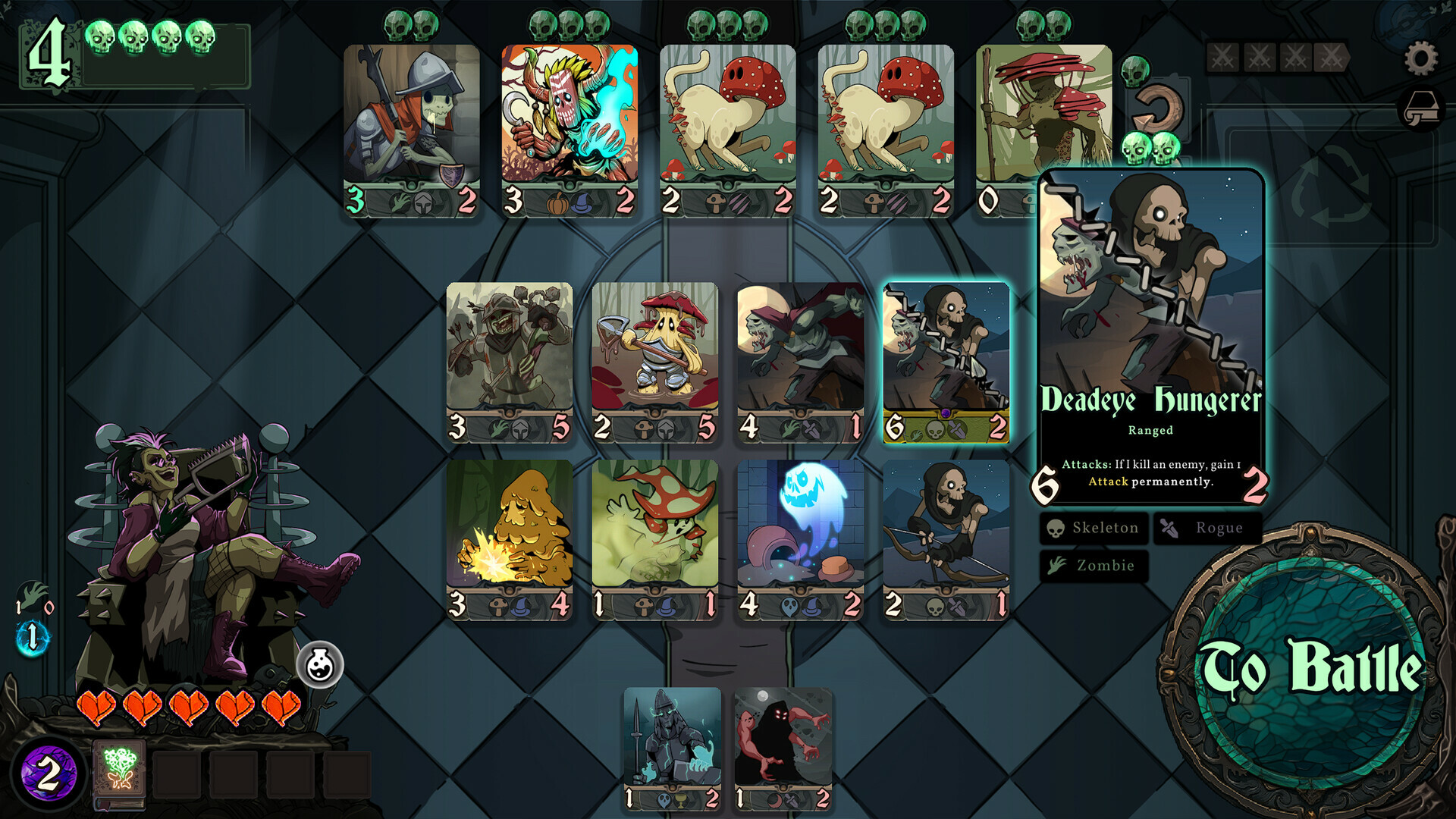This screenshot has width=1456, height=819.
Task: Select the highlighted Deadeye Hungerer card on the board
Action: coord(948,362)
